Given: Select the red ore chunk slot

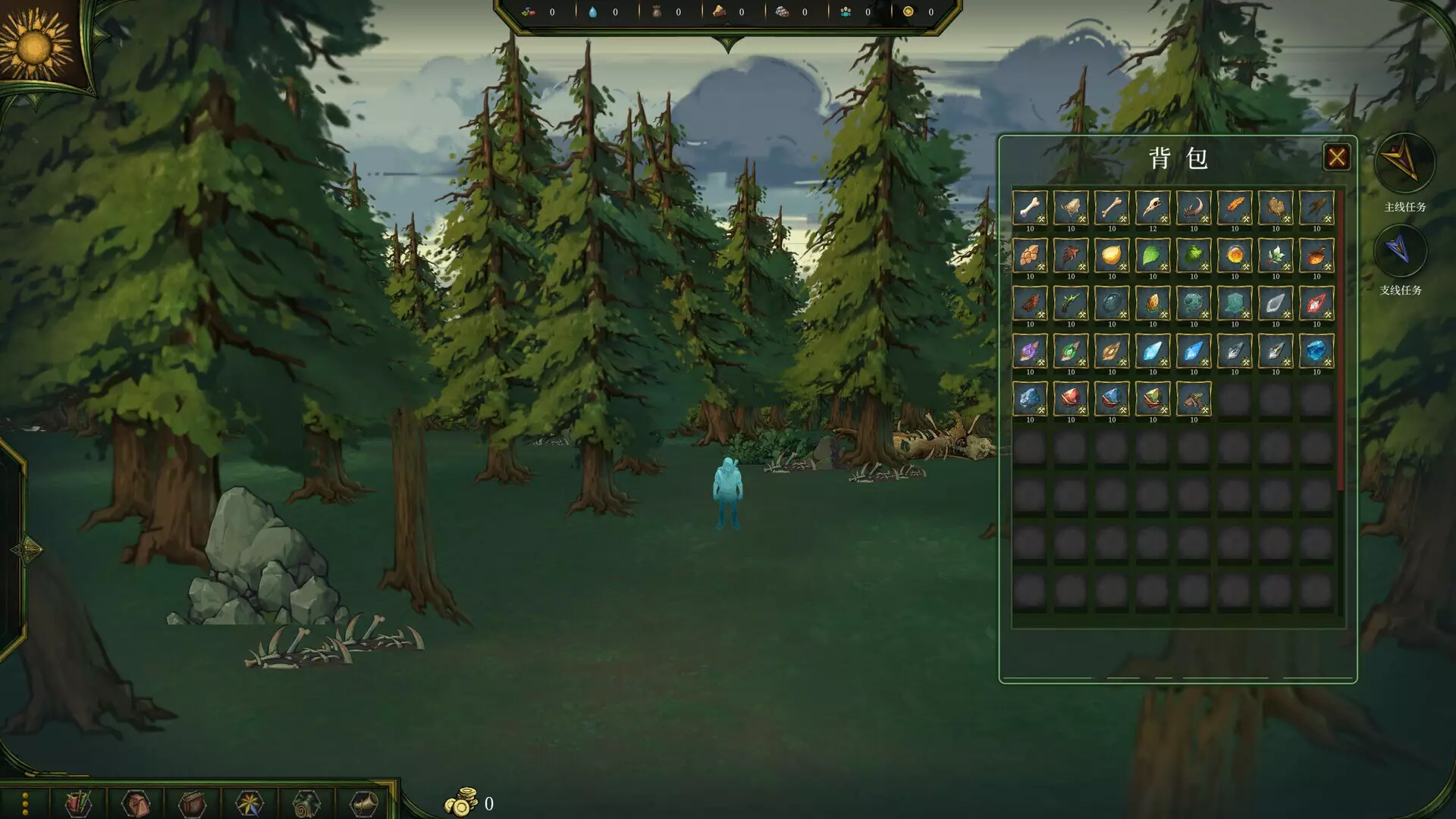Looking at the screenshot, I should point(1070,399).
